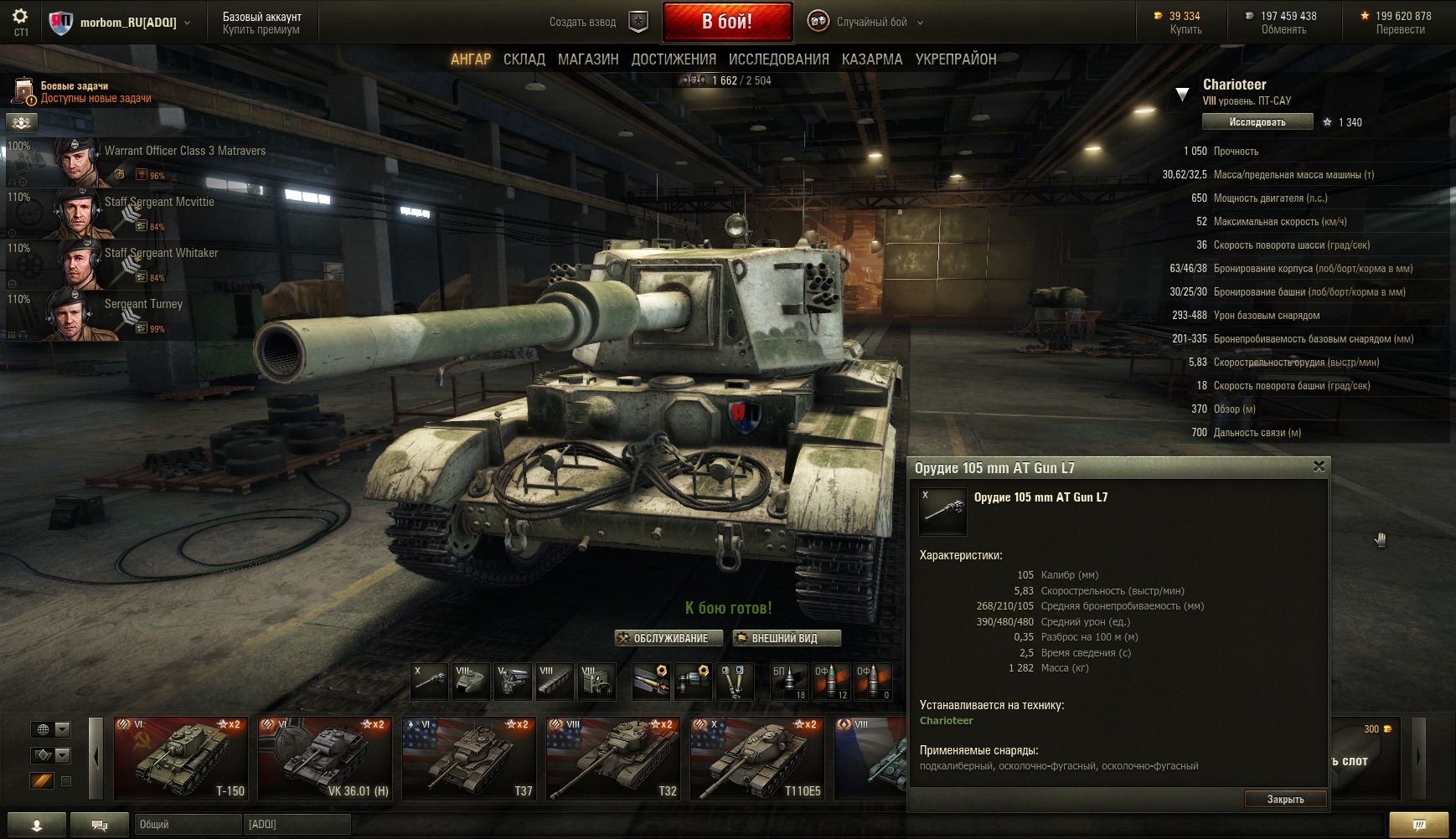Select the VK 36.01 (H) tank
The image size is (1456, 839).
point(324,758)
